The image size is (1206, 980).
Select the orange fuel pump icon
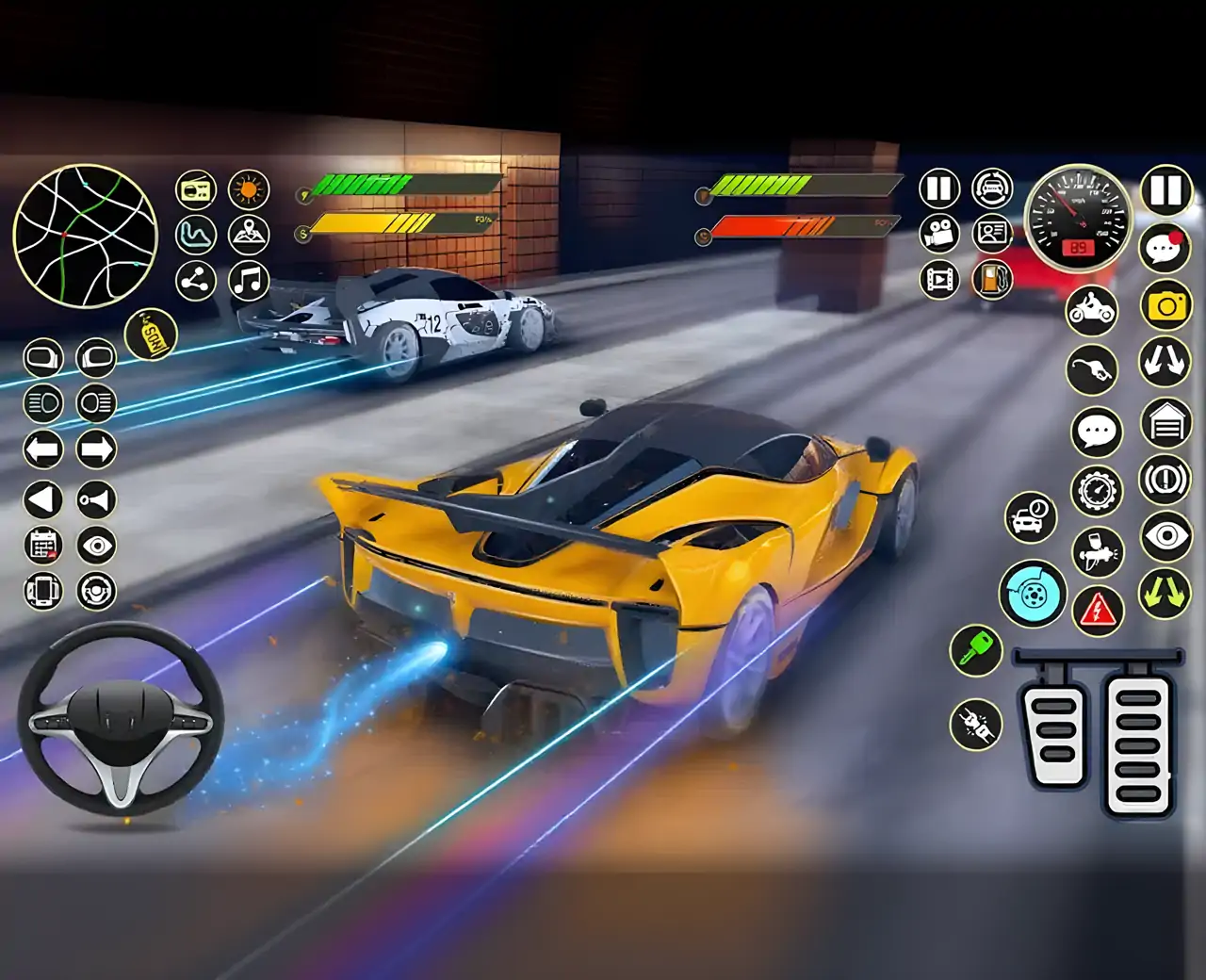tap(991, 279)
